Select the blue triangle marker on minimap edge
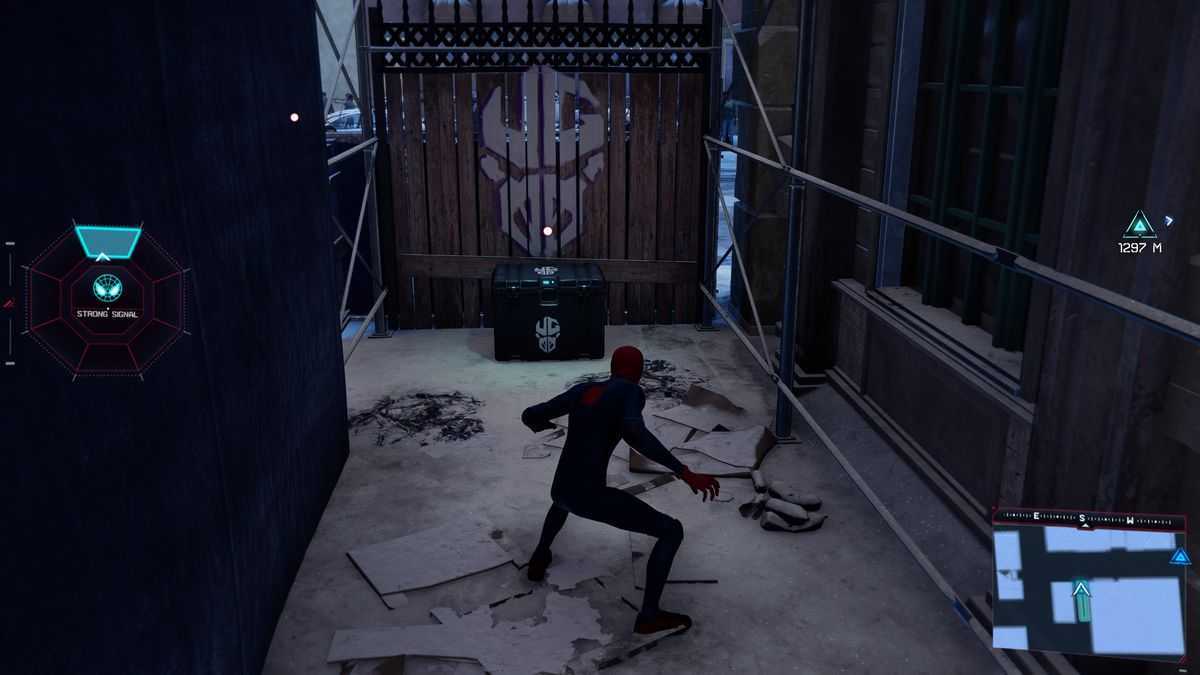The height and width of the screenshot is (675, 1200). [1180, 556]
